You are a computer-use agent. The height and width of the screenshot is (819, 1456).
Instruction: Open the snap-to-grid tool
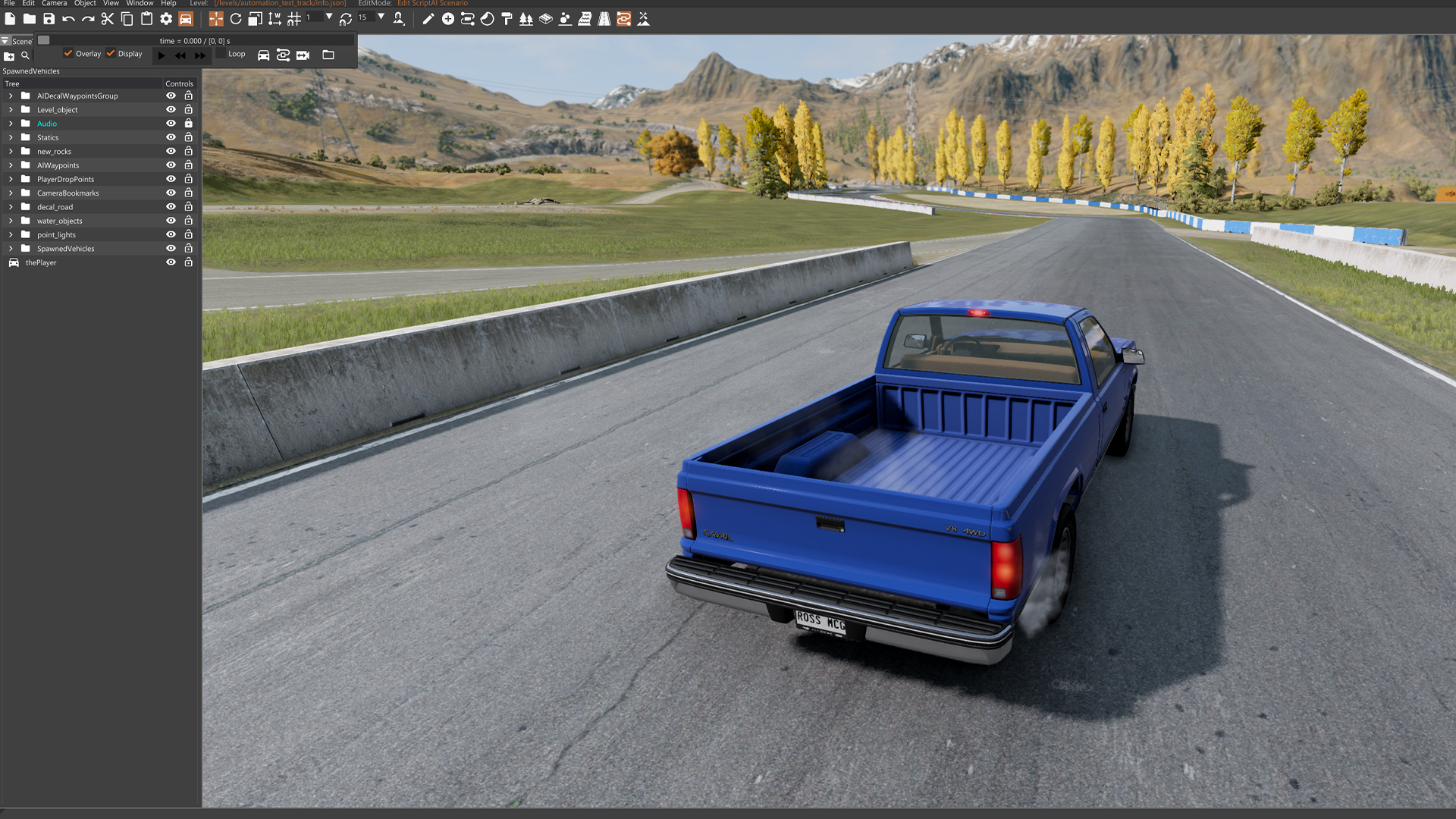(x=295, y=19)
